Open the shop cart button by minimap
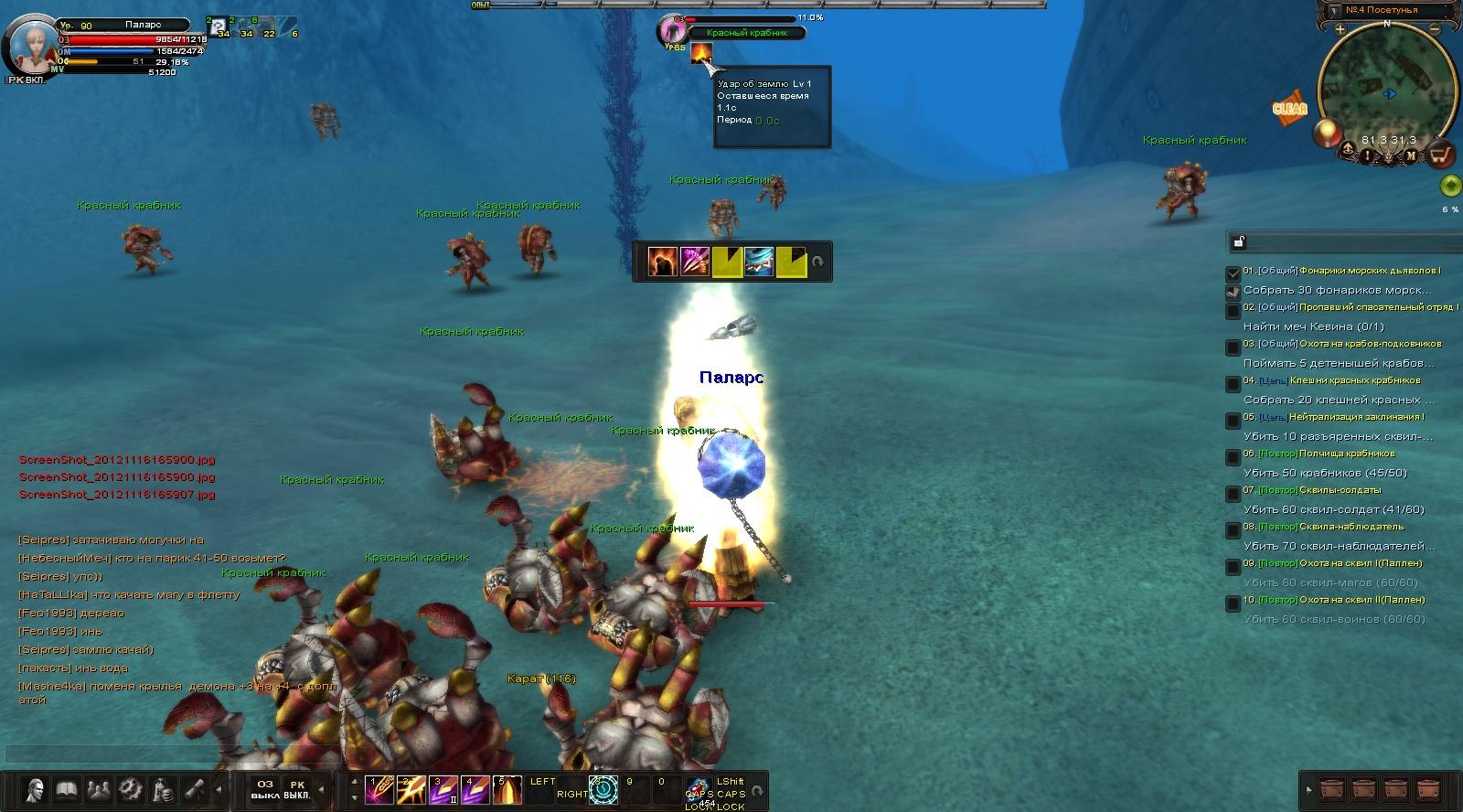 [1442, 154]
